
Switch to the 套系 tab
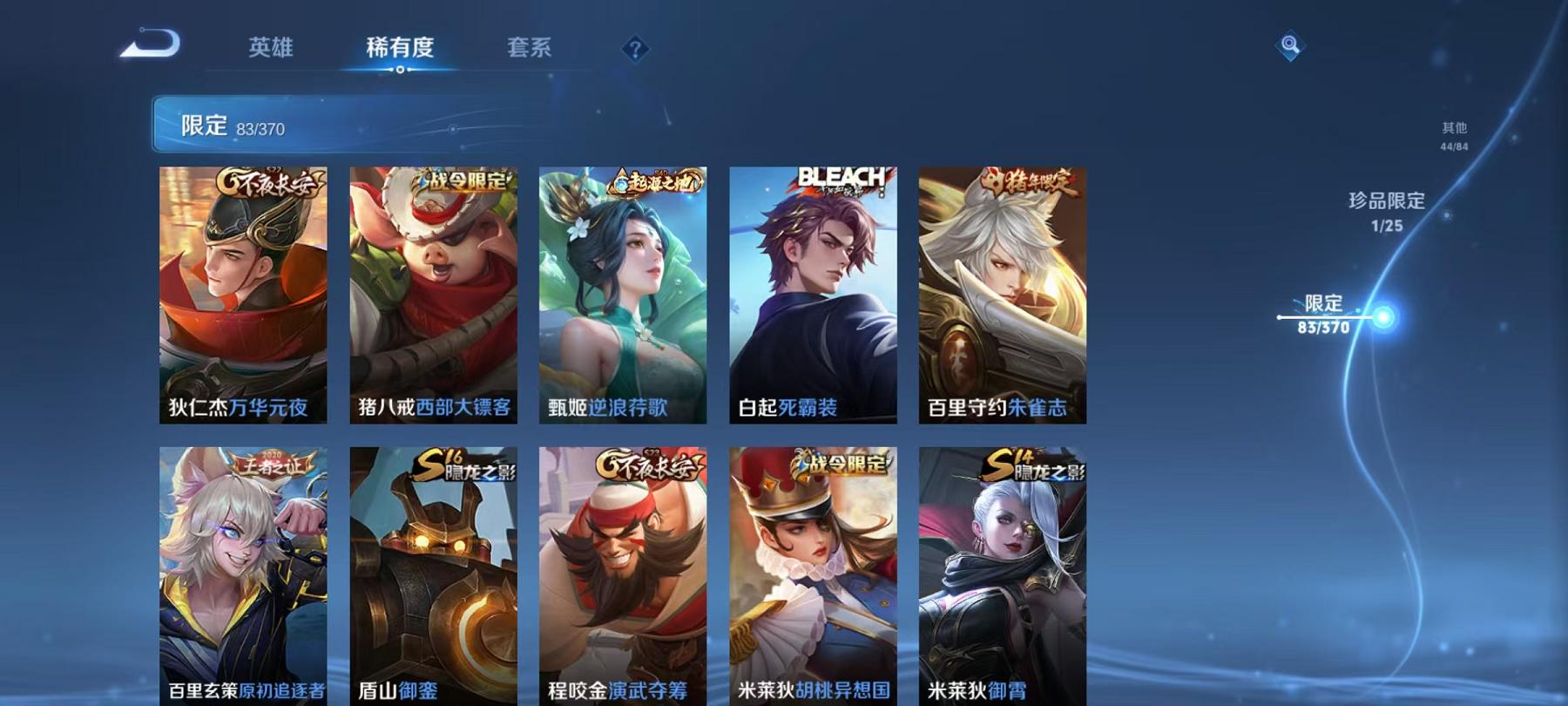(530, 50)
